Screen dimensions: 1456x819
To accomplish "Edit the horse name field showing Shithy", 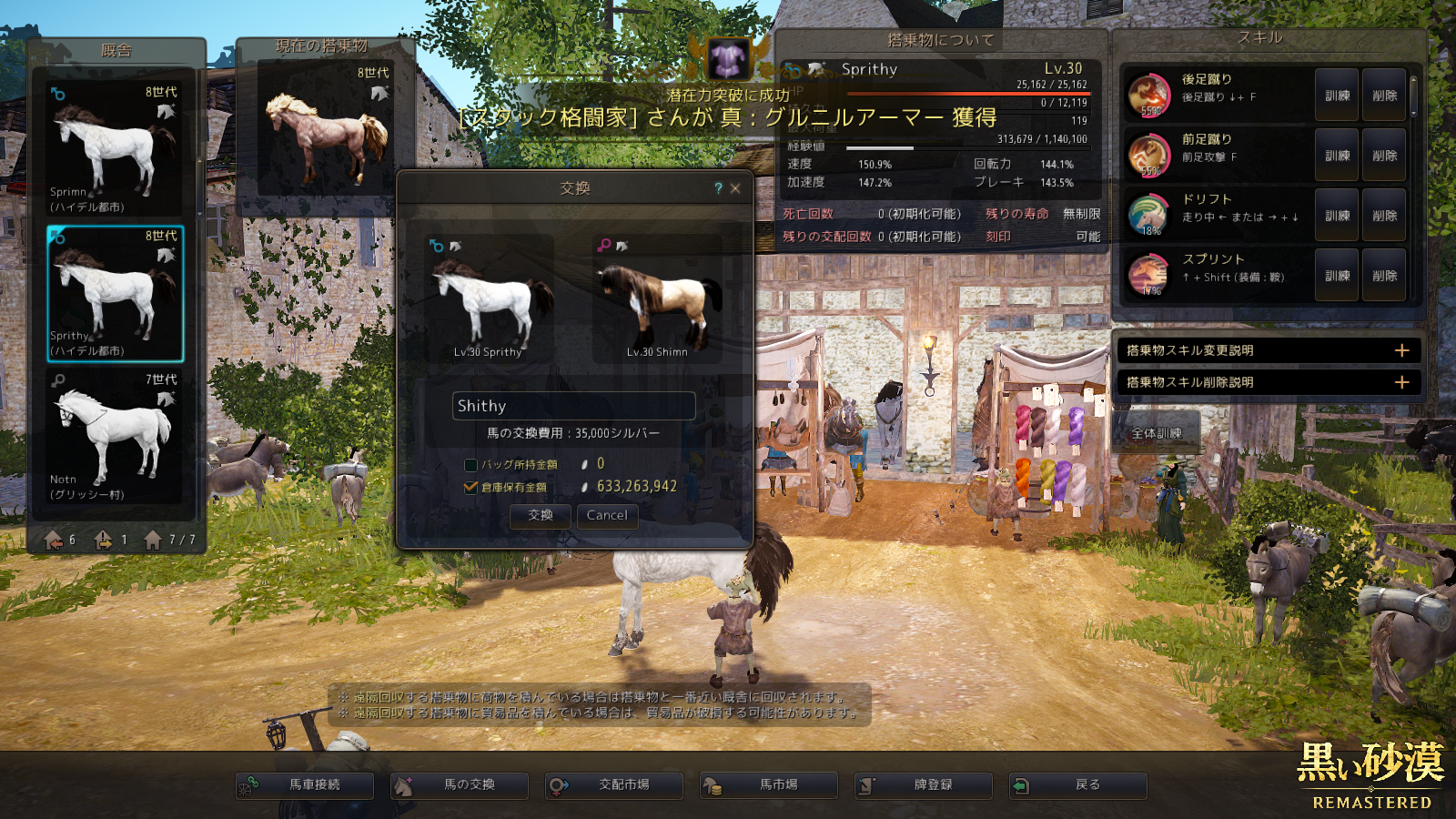I will pos(573,406).
